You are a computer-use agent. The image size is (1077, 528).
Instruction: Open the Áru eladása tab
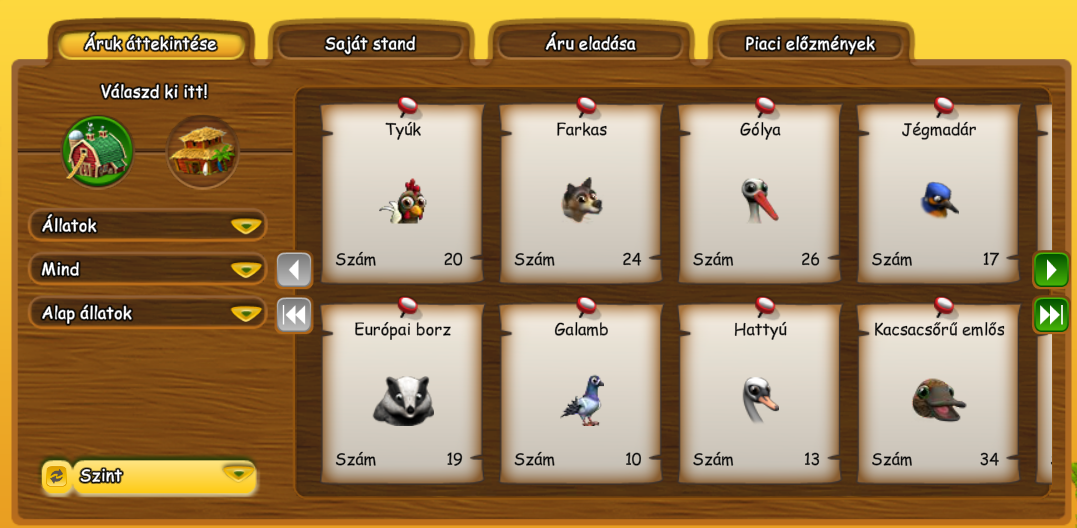coord(590,44)
